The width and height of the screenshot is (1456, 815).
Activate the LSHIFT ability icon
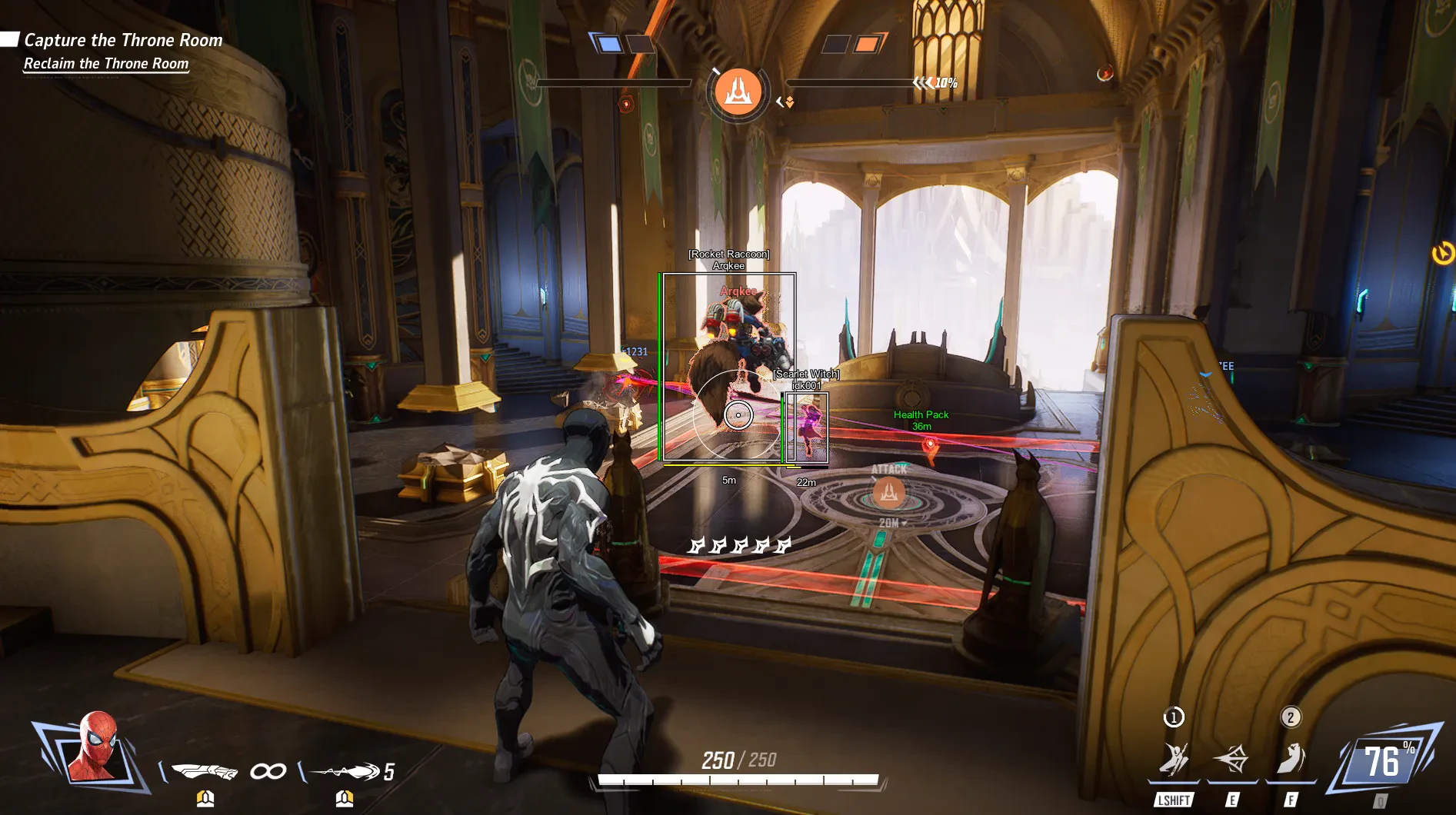(x=1174, y=760)
